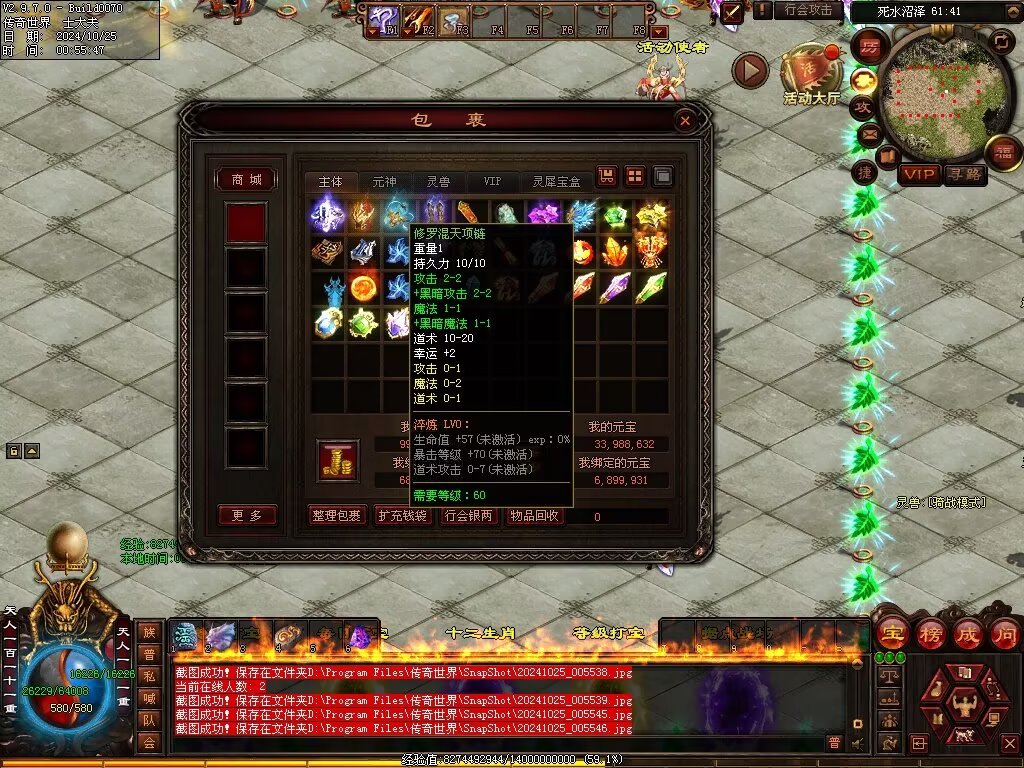Open 物品回收 item recycling

(x=534, y=516)
